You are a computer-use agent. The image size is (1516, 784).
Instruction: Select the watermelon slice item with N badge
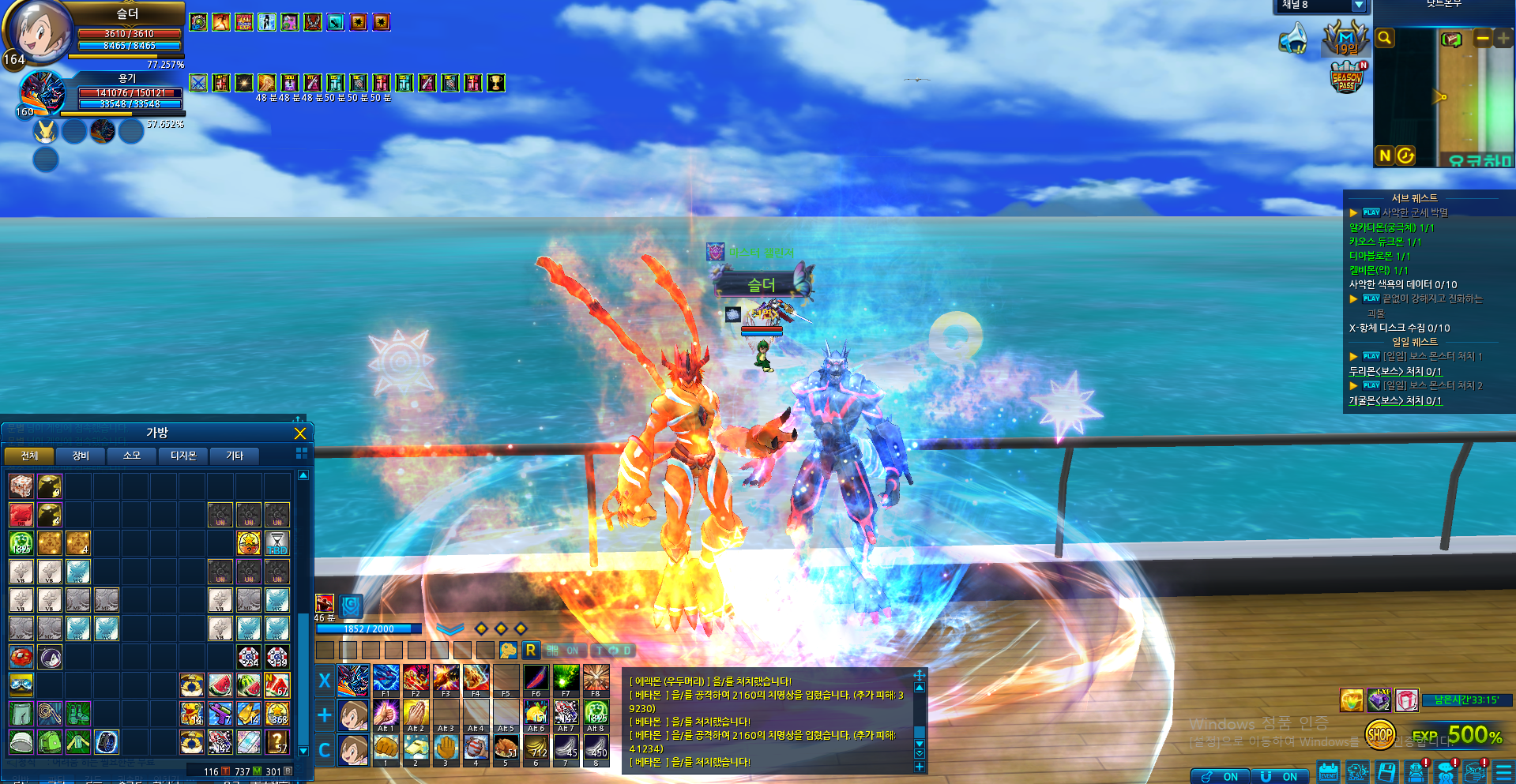click(276, 685)
